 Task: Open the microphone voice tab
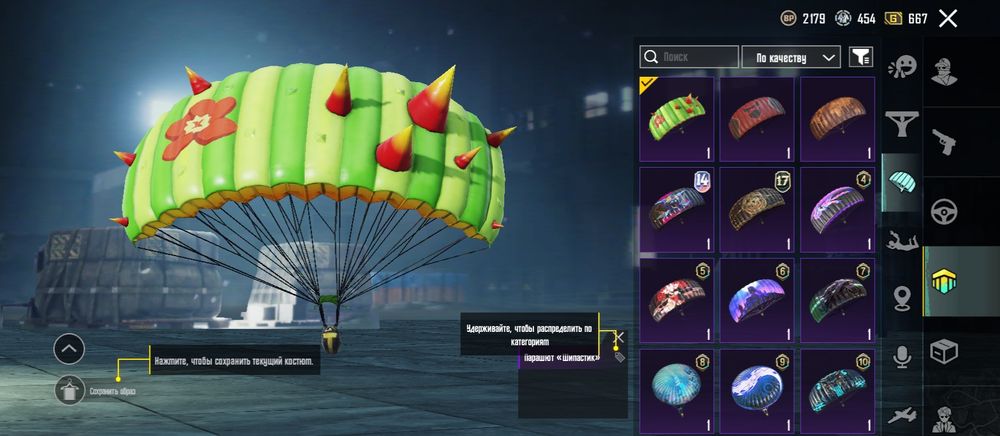902,357
